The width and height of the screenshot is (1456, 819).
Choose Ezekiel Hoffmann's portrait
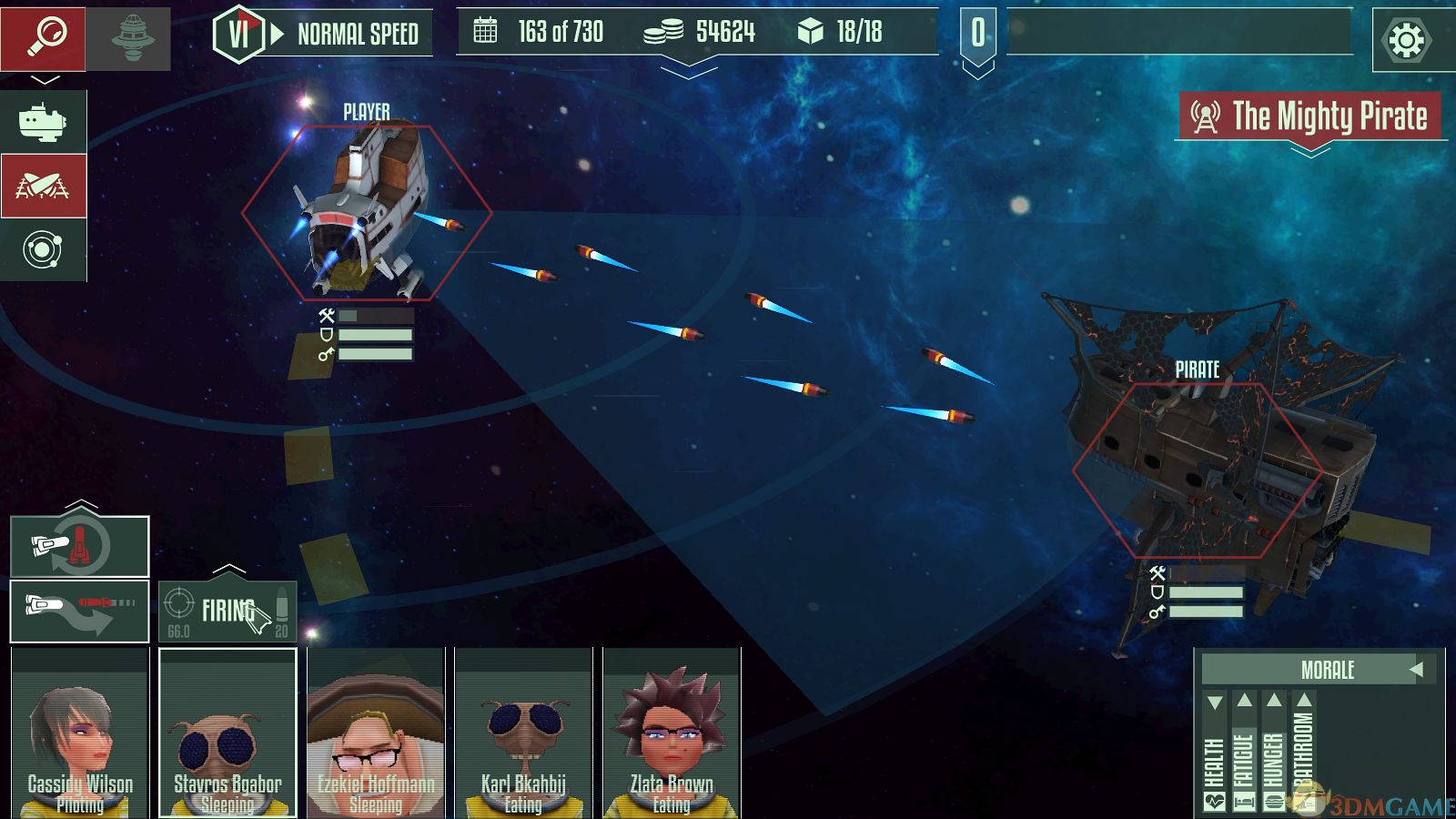376,733
